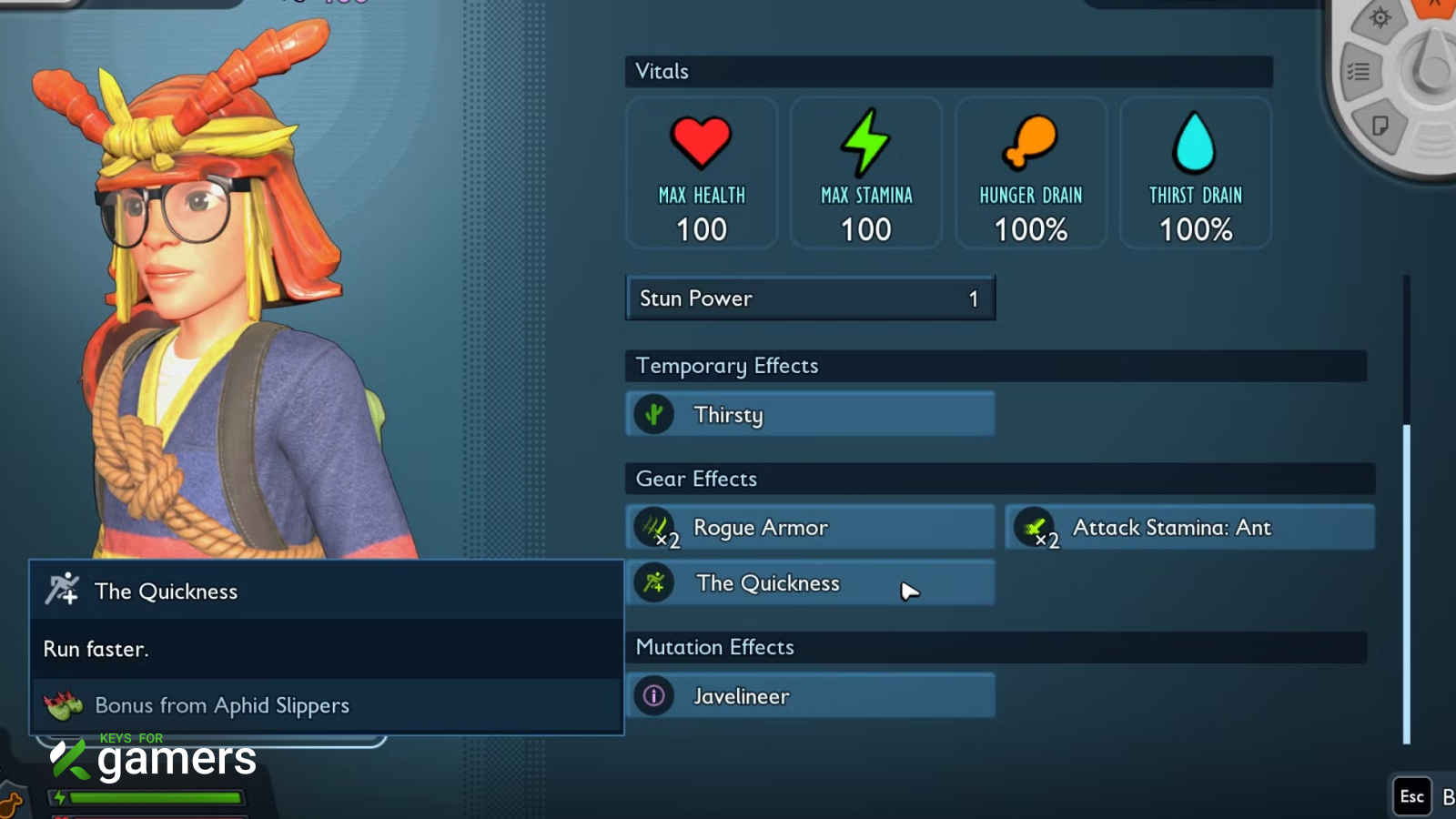Select the Attack Stamina: Ant effect
This screenshot has width=1456, height=819.
click(1188, 528)
